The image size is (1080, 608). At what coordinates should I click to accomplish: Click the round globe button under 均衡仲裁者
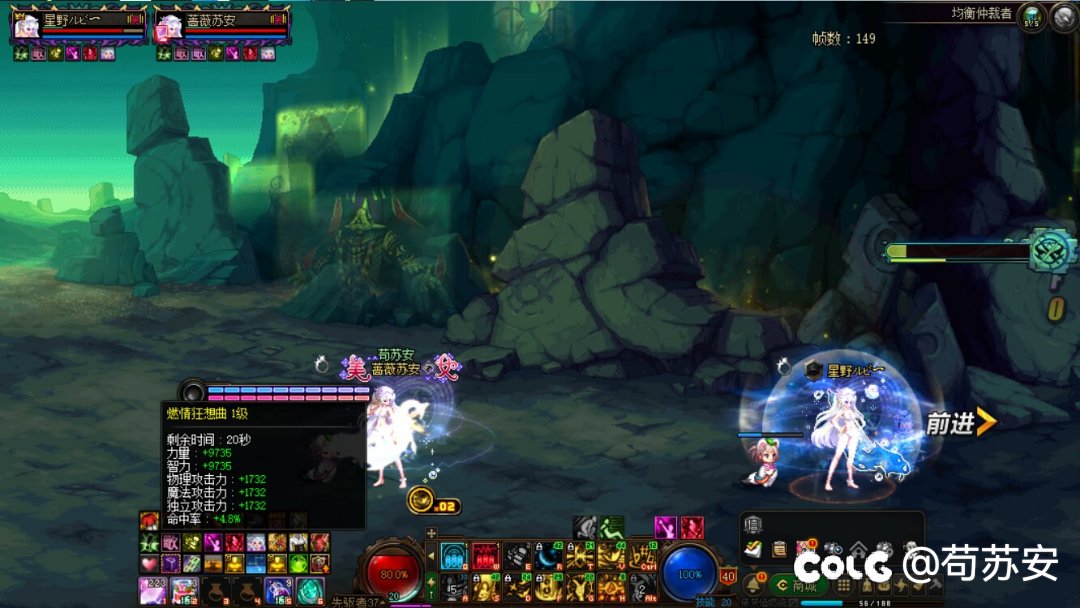[1031, 17]
